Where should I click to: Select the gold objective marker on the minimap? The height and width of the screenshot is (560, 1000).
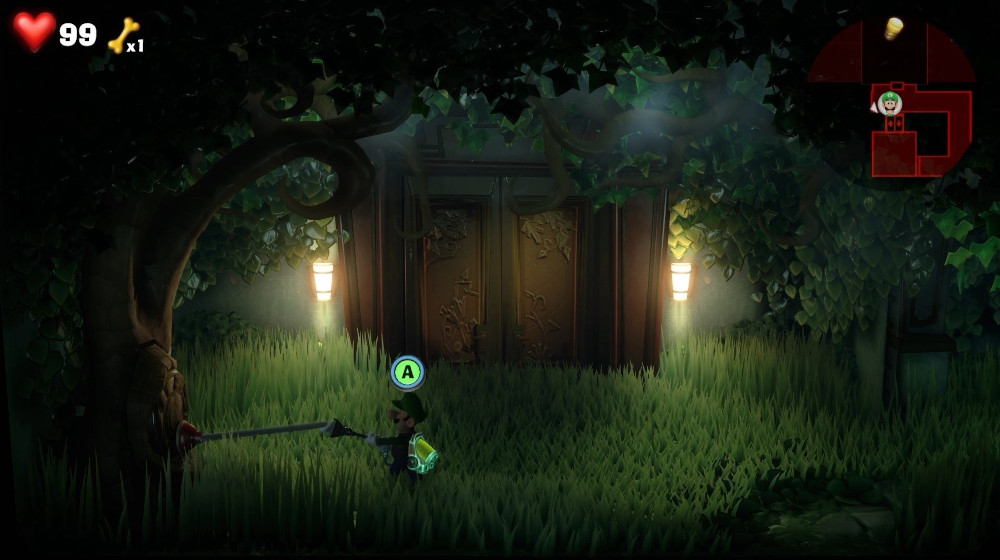click(893, 28)
